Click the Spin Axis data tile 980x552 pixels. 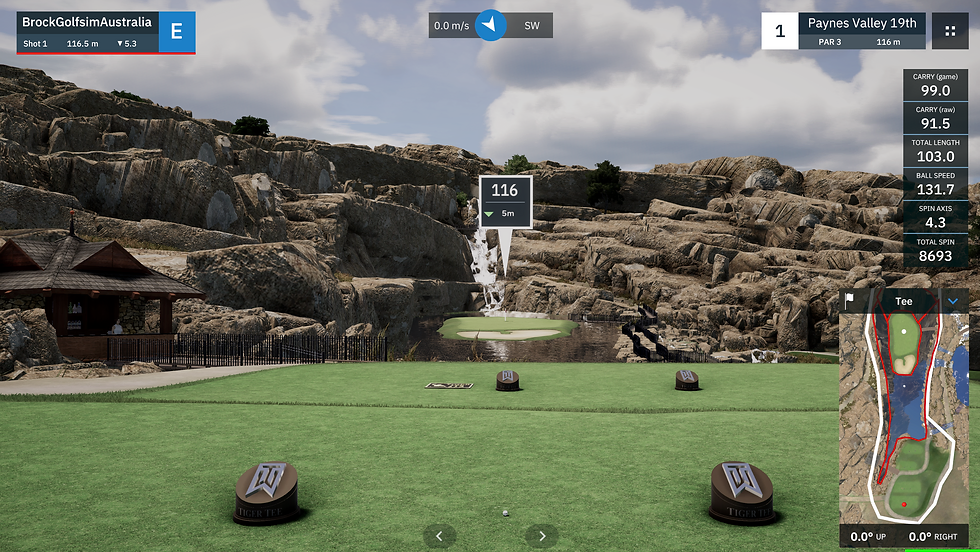[x=935, y=217]
